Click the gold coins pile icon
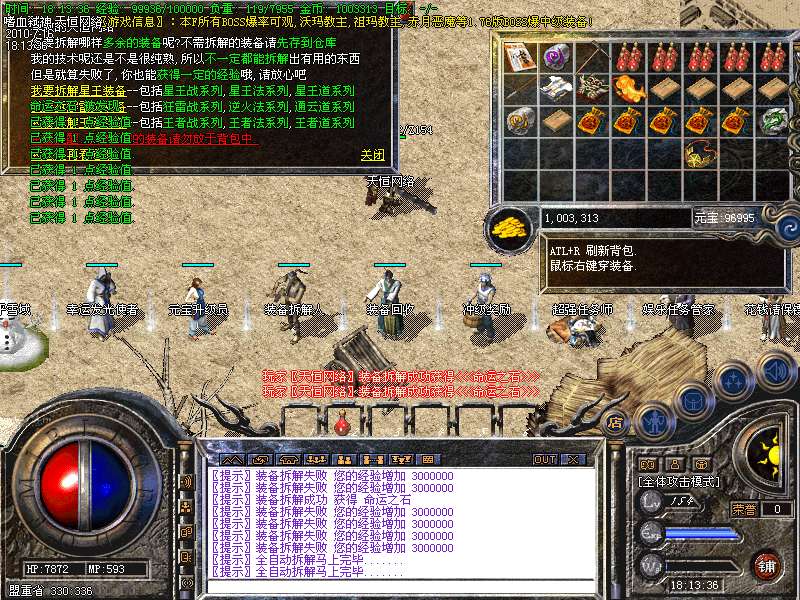800x600 pixels. [x=510, y=226]
